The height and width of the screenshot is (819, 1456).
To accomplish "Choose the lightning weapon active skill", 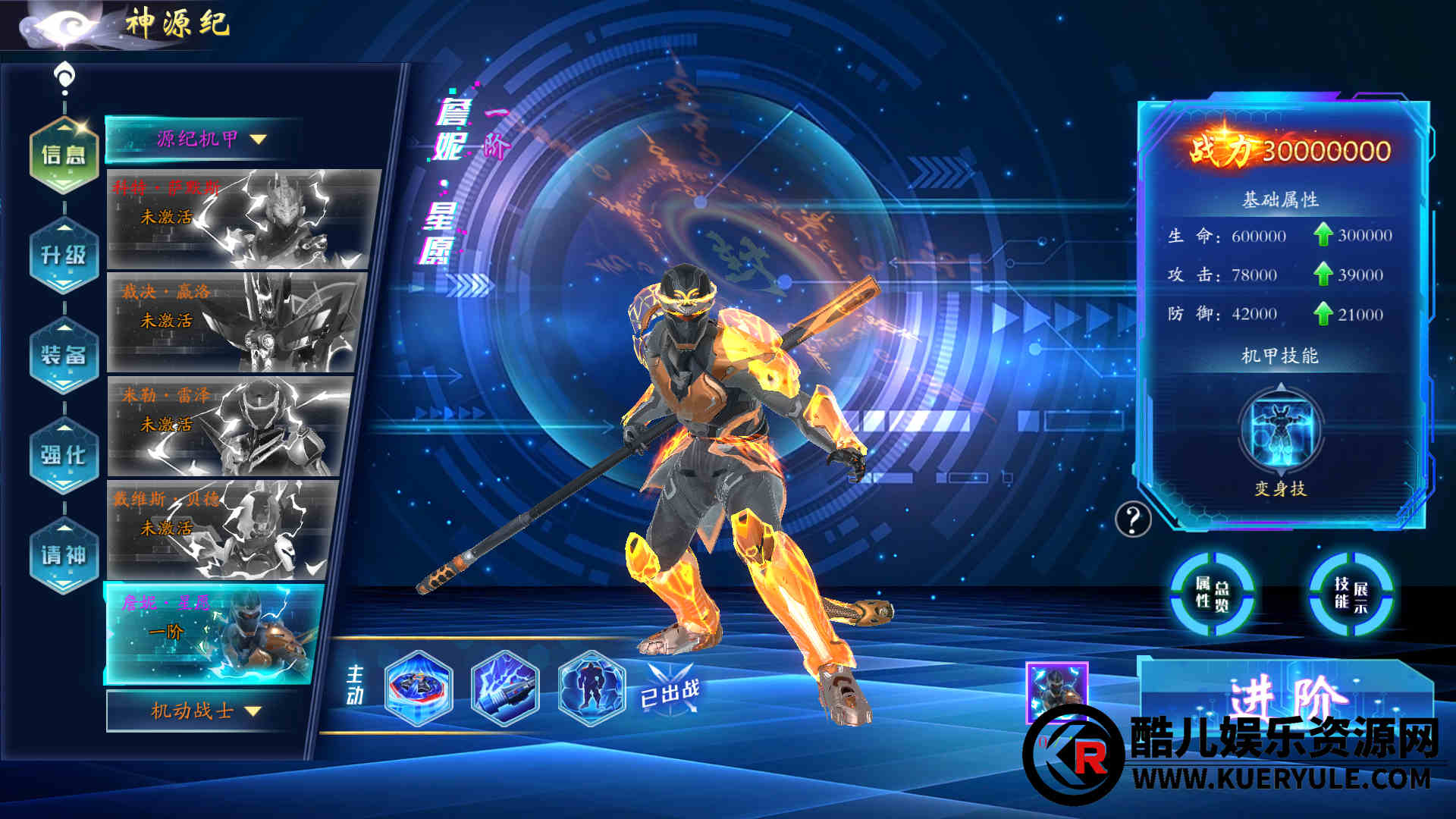I will coord(505,688).
